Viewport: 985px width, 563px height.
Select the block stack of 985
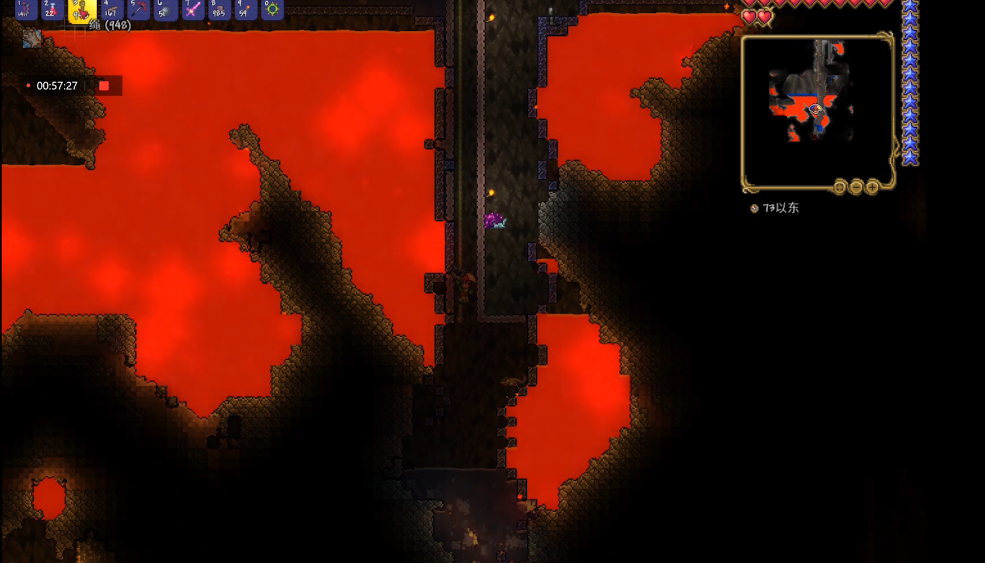220,10
